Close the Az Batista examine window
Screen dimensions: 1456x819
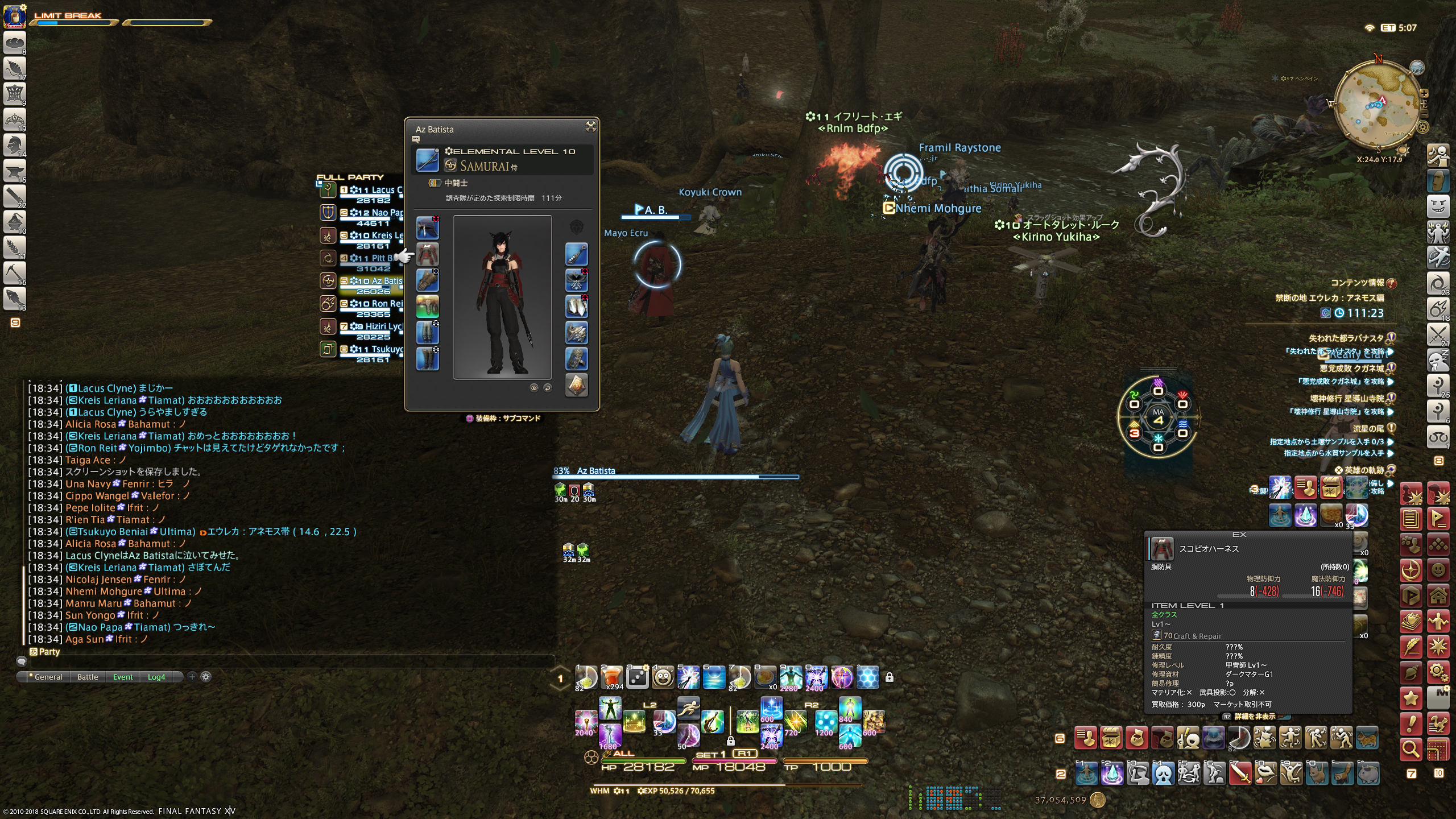tap(590, 127)
